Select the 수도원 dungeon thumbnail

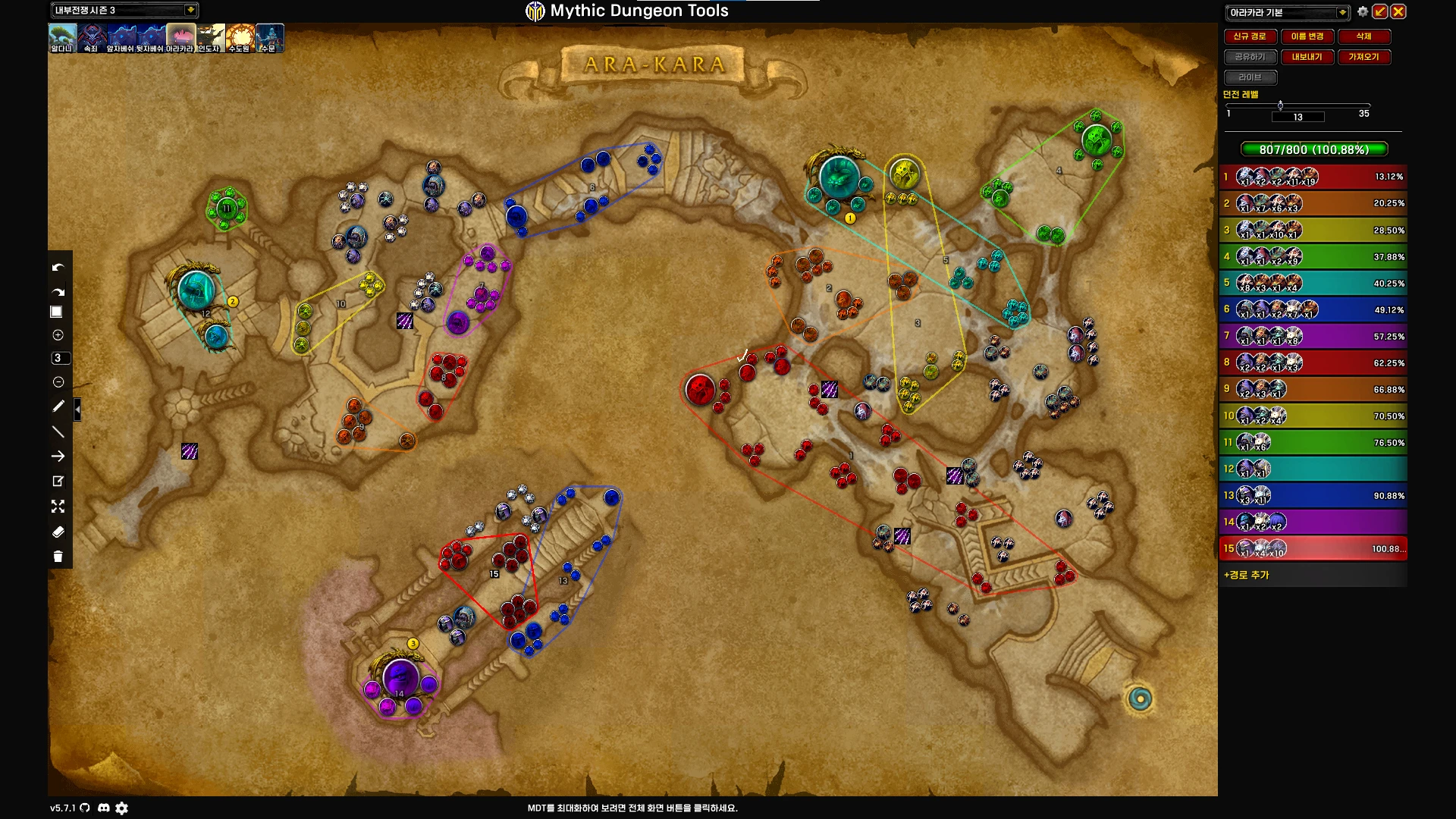coord(240,37)
